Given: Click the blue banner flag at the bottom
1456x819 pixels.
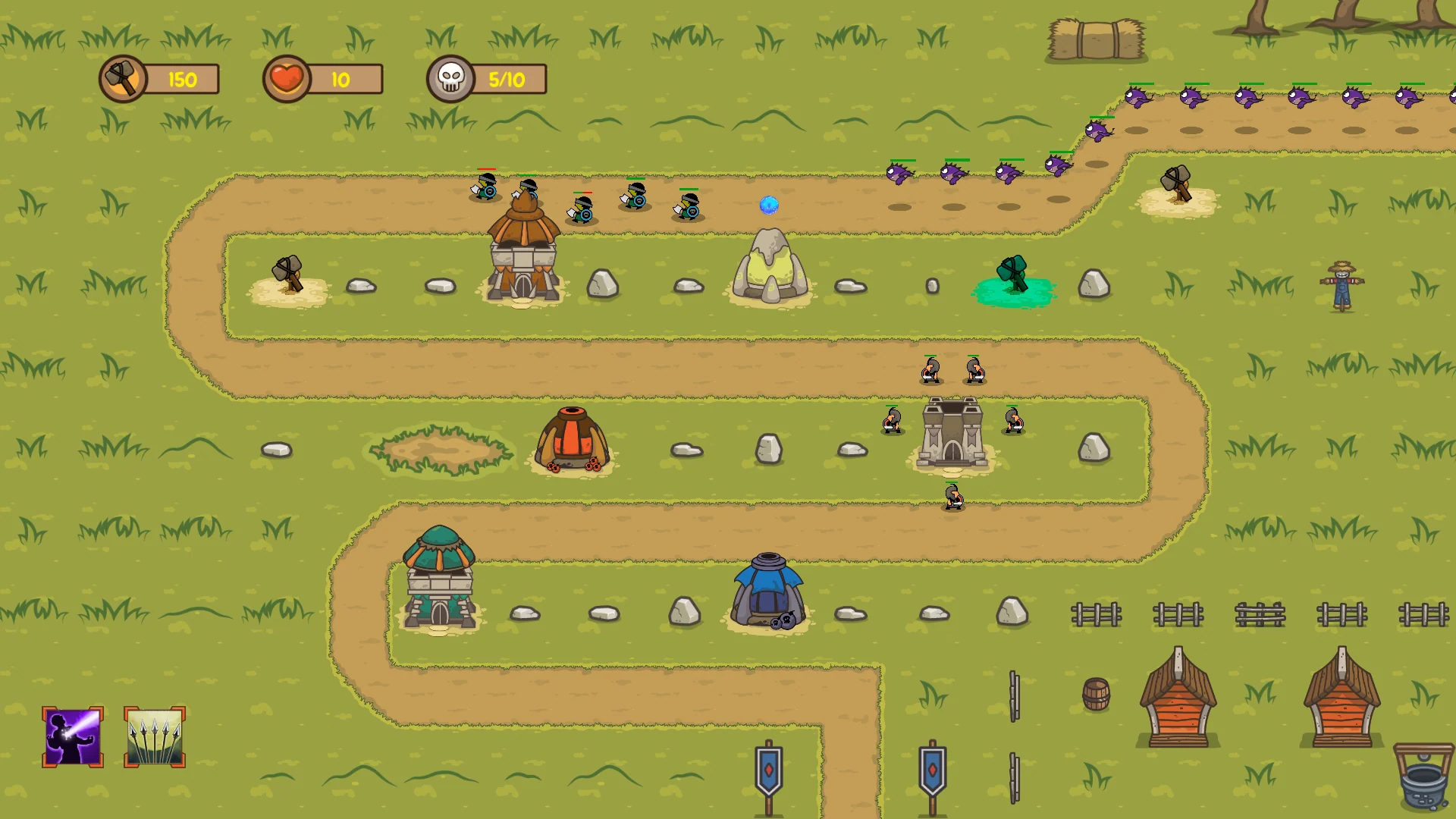Looking at the screenshot, I should pyautogui.click(x=768, y=770).
